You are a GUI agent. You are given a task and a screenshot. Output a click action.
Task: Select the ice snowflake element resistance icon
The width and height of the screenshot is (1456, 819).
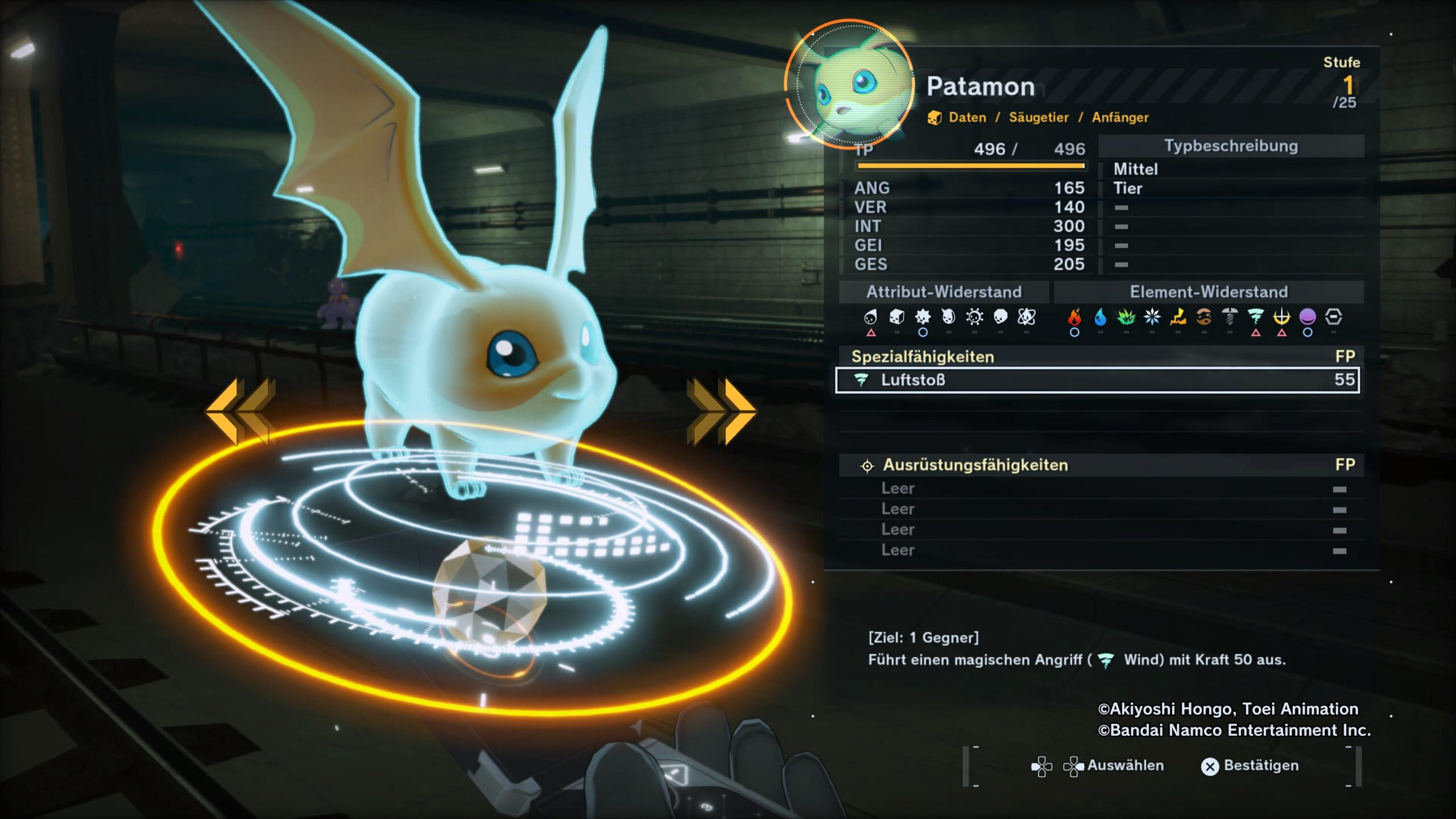click(x=1152, y=317)
